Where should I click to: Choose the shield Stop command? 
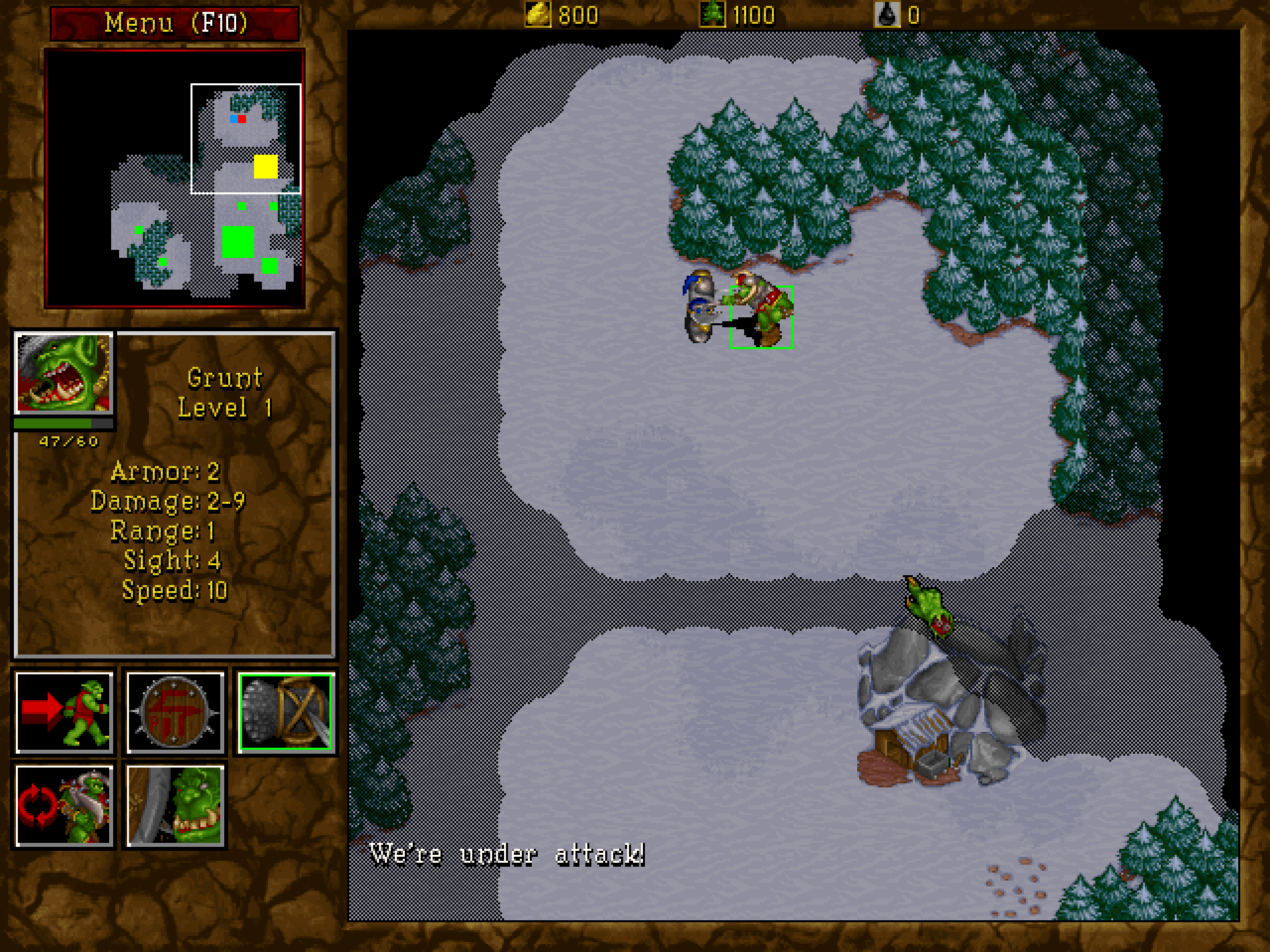click(175, 712)
